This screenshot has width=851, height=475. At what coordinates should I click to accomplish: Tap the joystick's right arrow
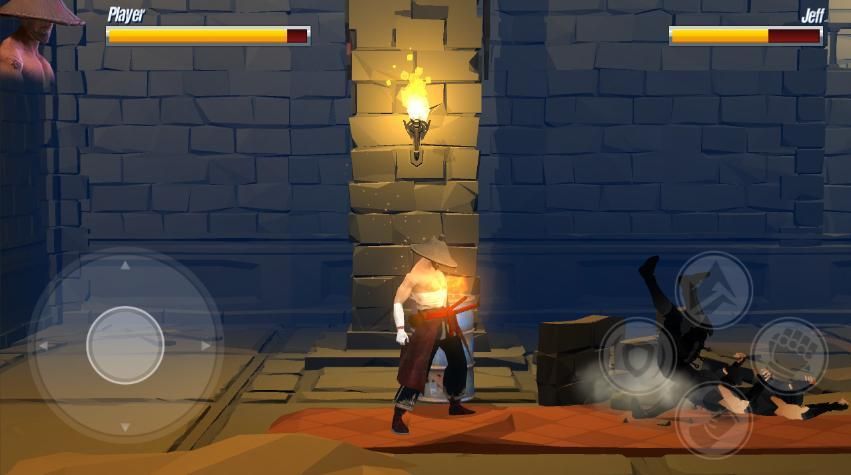[x=206, y=346]
